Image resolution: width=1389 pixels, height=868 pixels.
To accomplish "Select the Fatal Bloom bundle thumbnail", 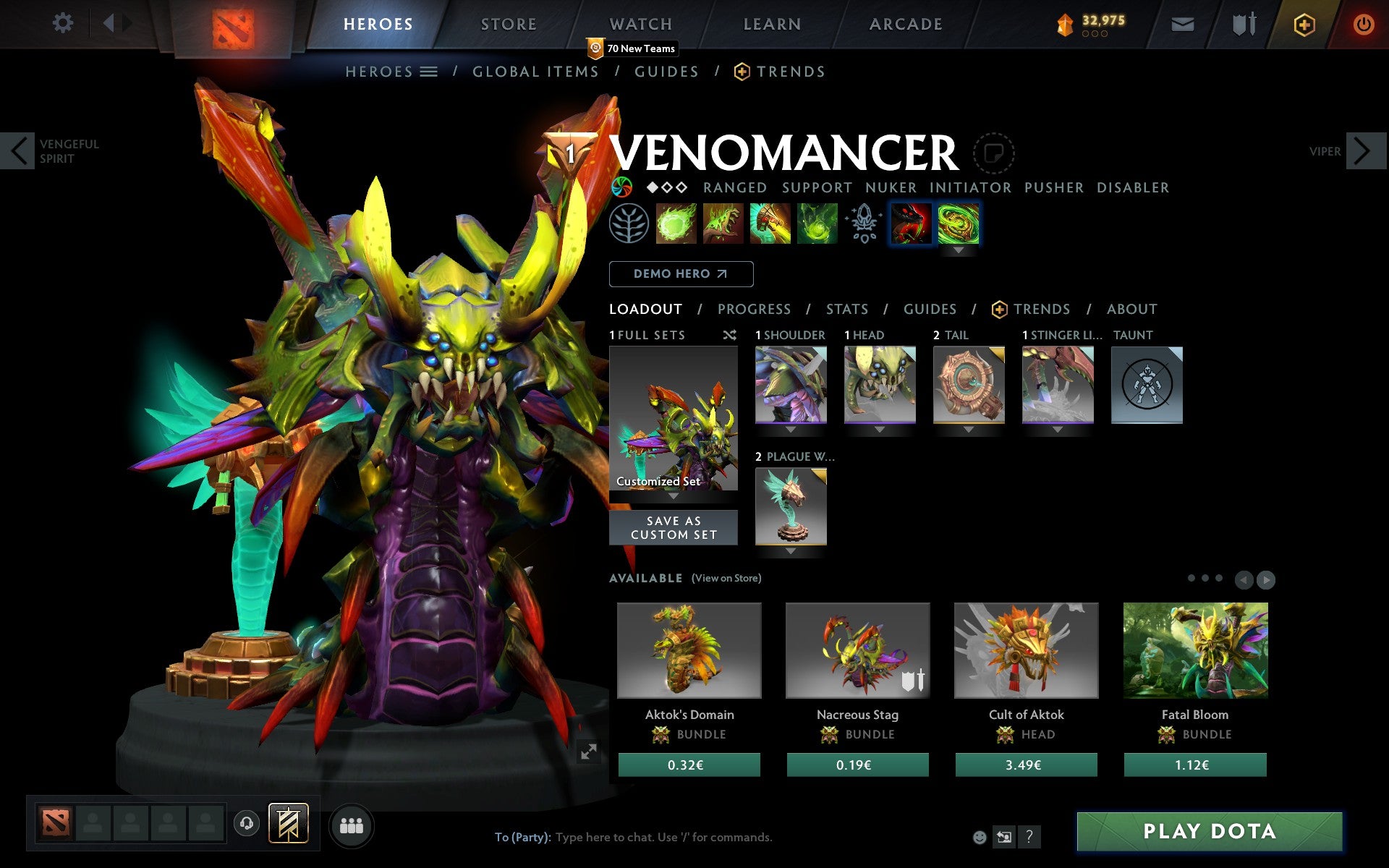I will pyautogui.click(x=1195, y=650).
